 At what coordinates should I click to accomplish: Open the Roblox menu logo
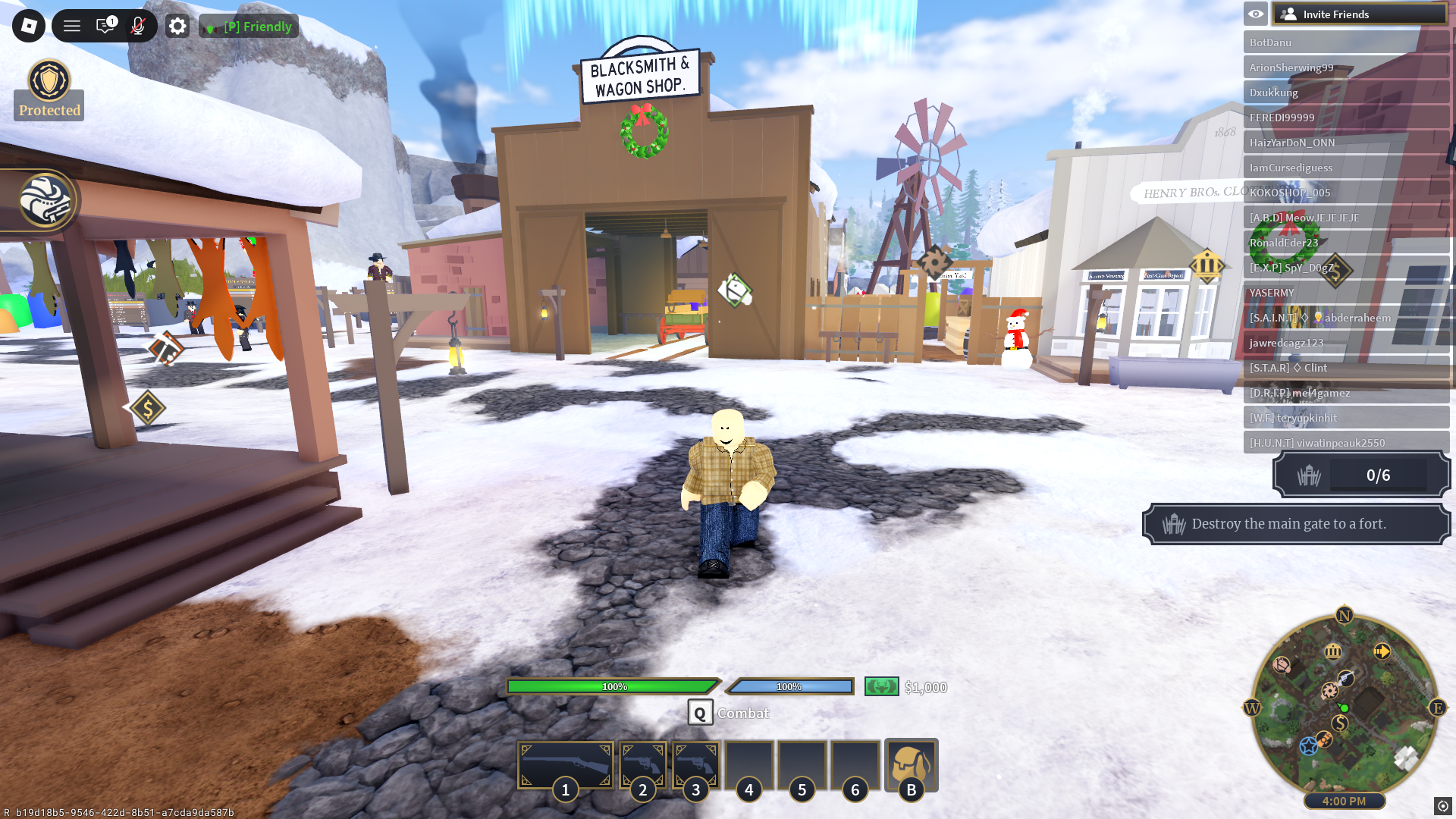click(28, 25)
